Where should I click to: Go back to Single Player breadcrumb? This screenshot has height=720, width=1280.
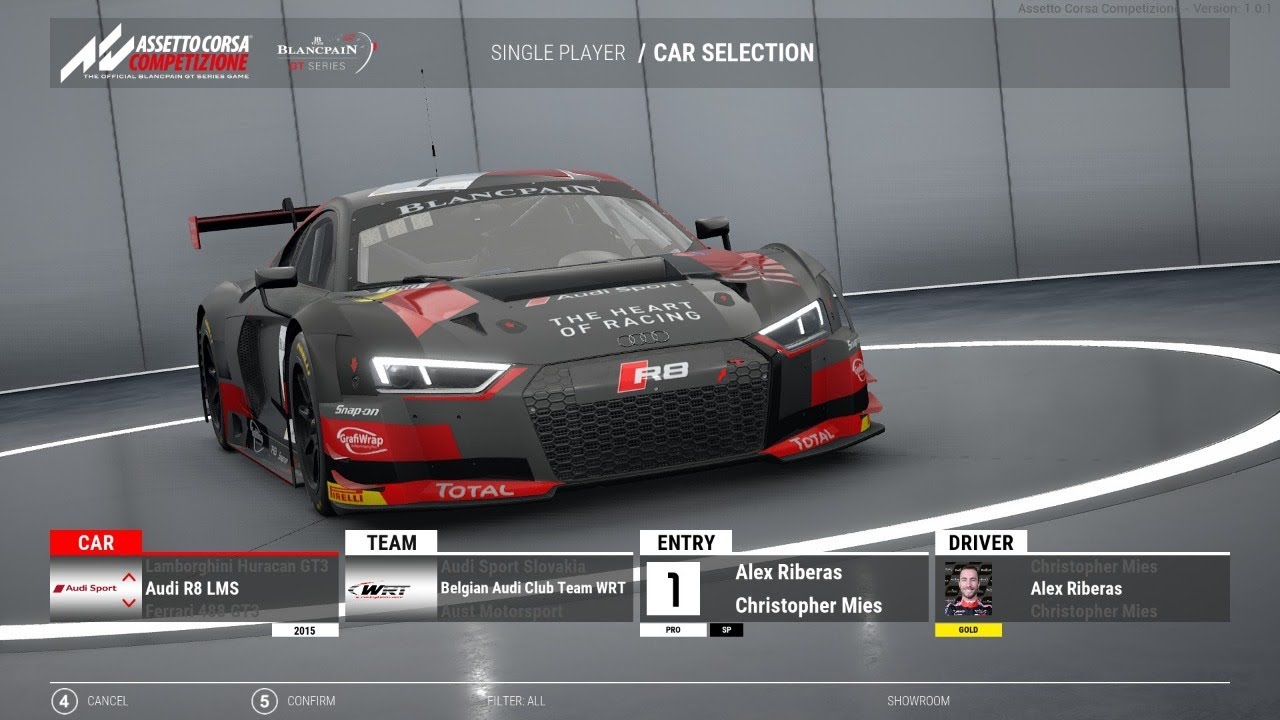558,53
